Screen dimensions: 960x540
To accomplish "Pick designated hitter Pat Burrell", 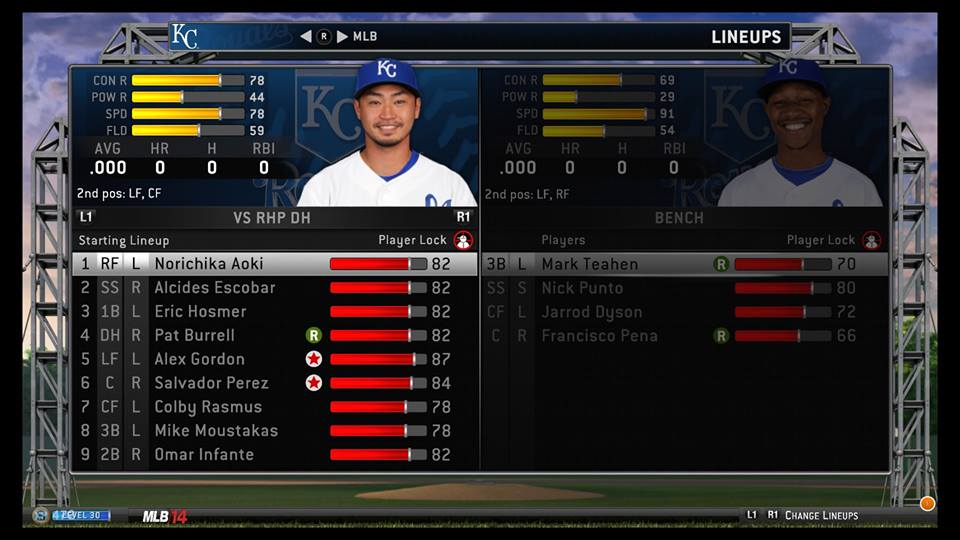I will (194, 336).
